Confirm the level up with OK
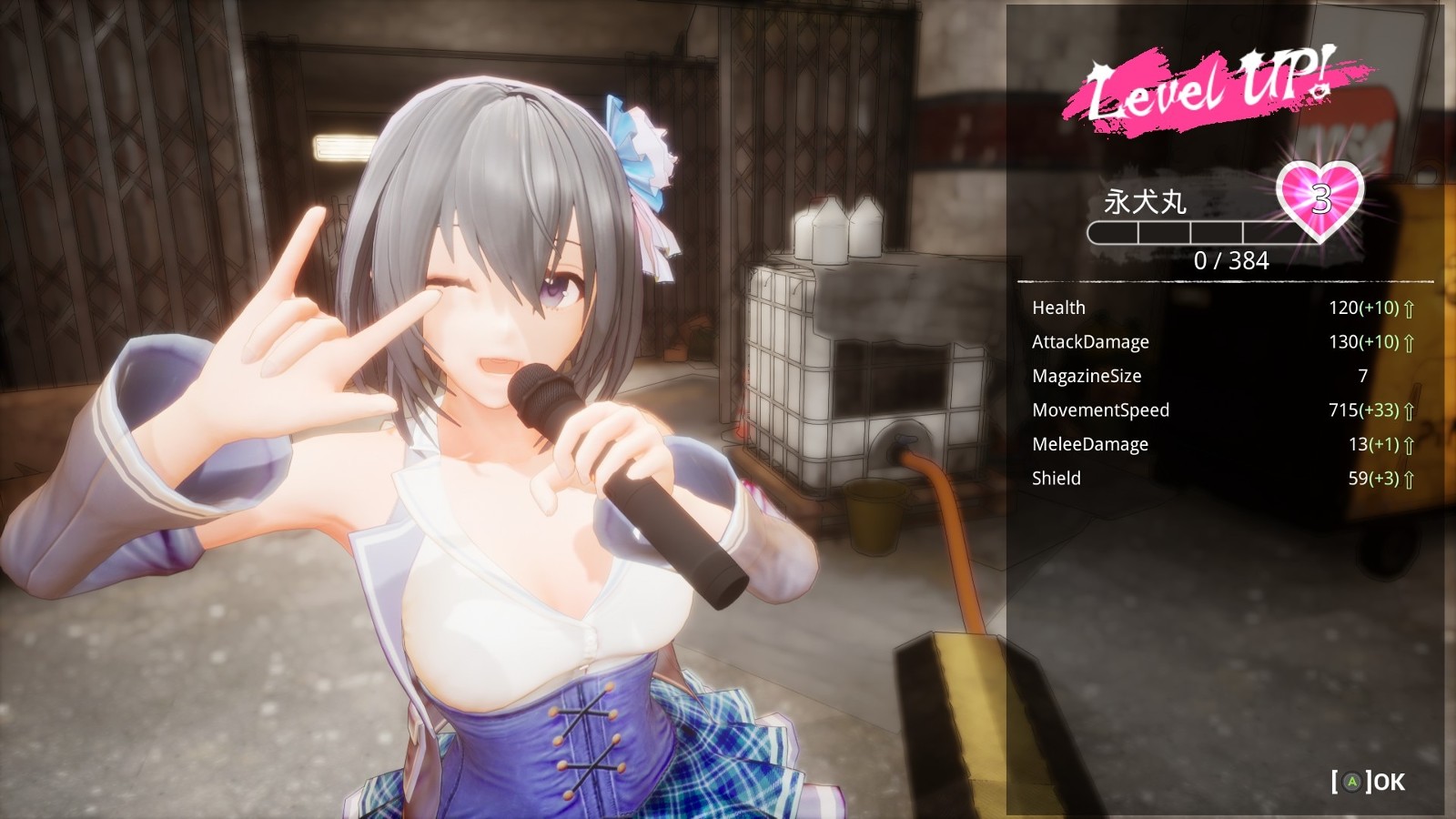1456x819 pixels. coord(1368,782)
